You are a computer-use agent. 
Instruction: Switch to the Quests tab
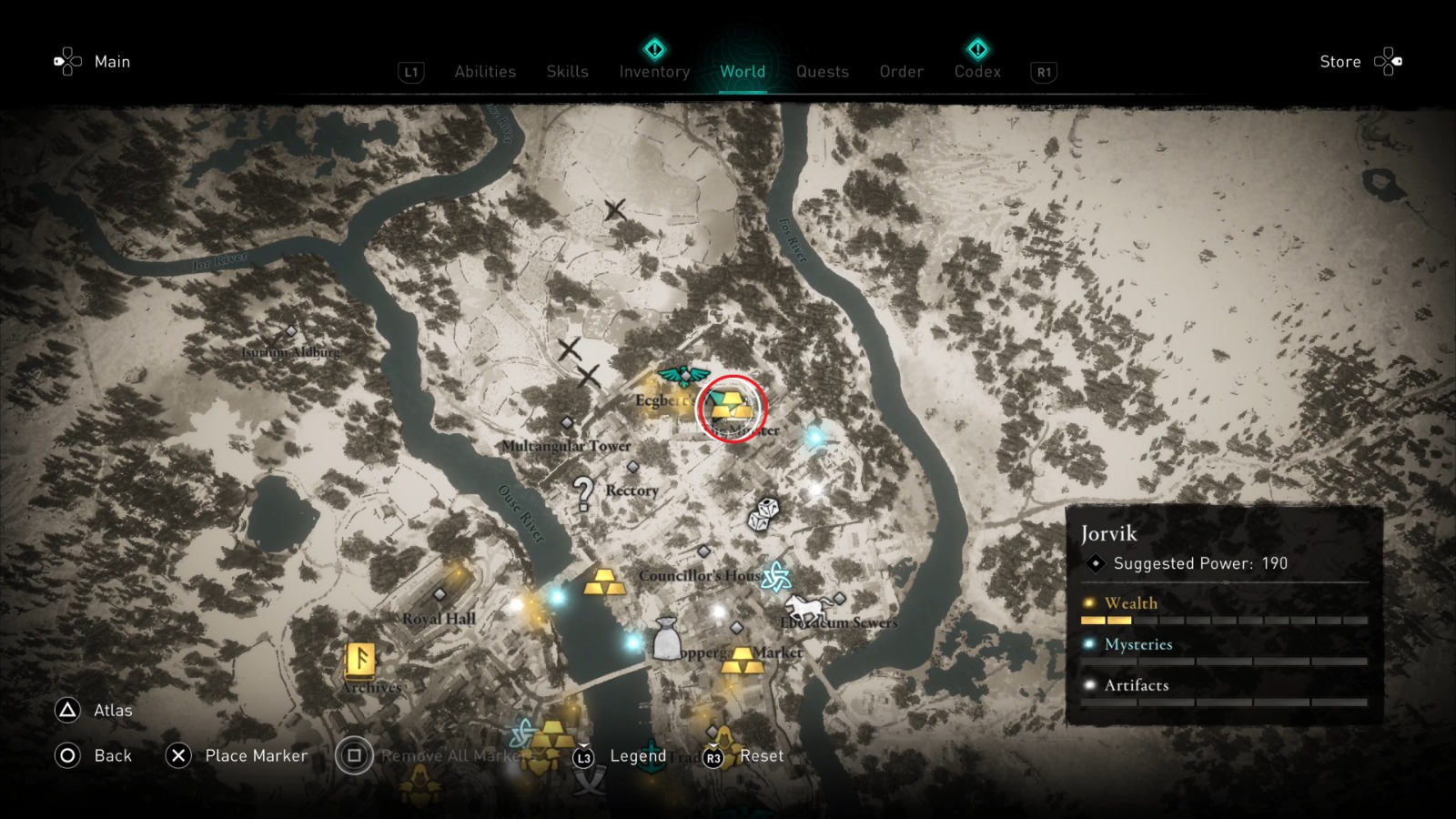coord(822,72)
